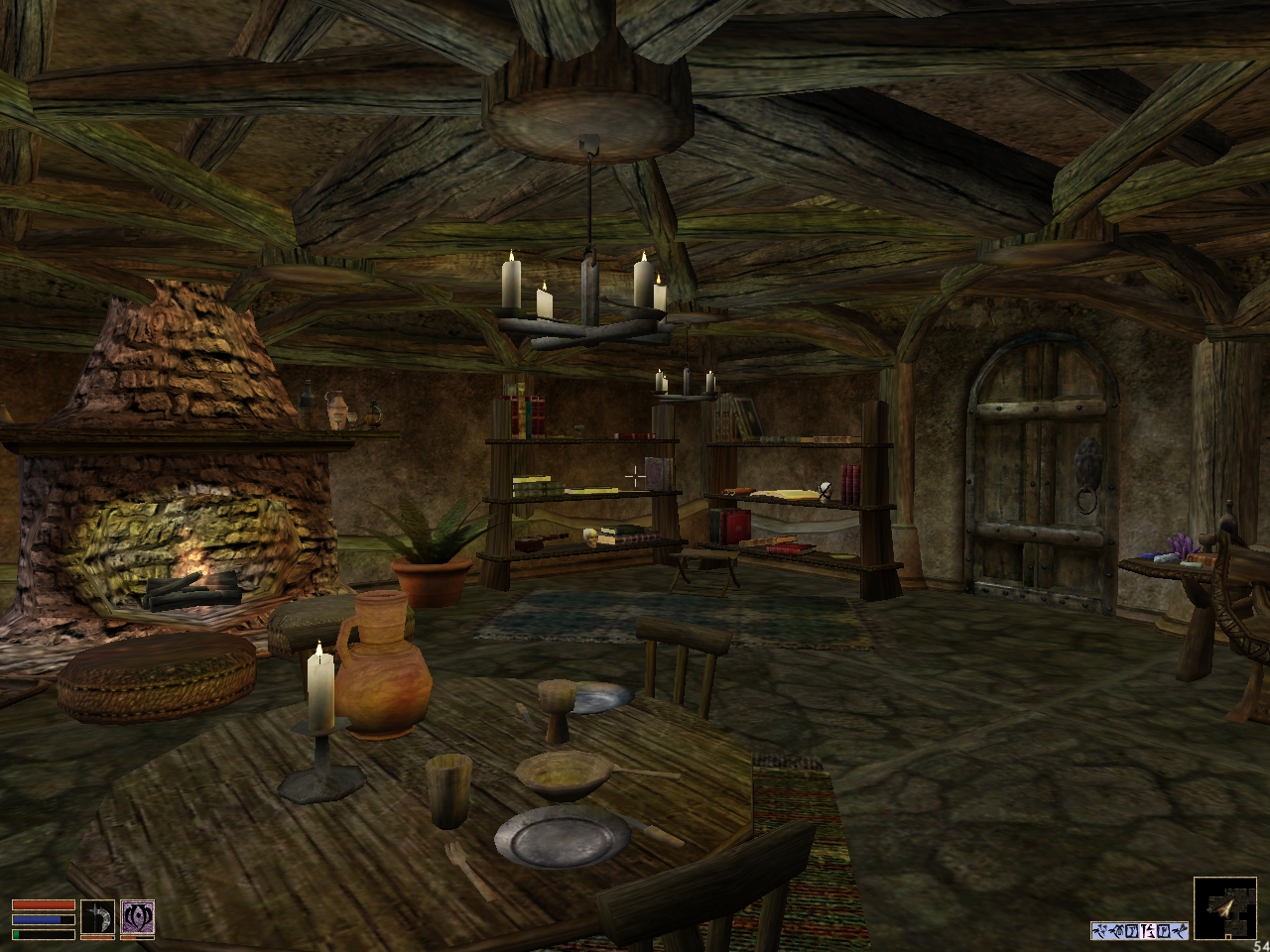
Task: Click the active magic effects icon strip
Action: point(1139,930)
